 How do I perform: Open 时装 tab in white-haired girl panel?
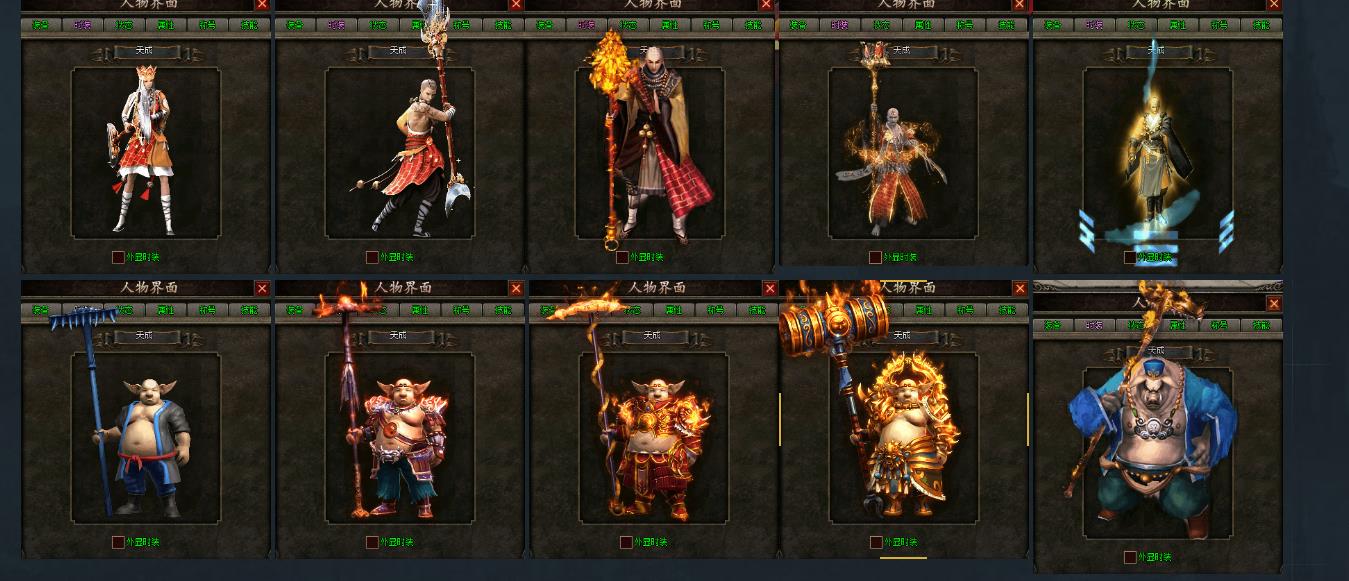pos(83,25)
